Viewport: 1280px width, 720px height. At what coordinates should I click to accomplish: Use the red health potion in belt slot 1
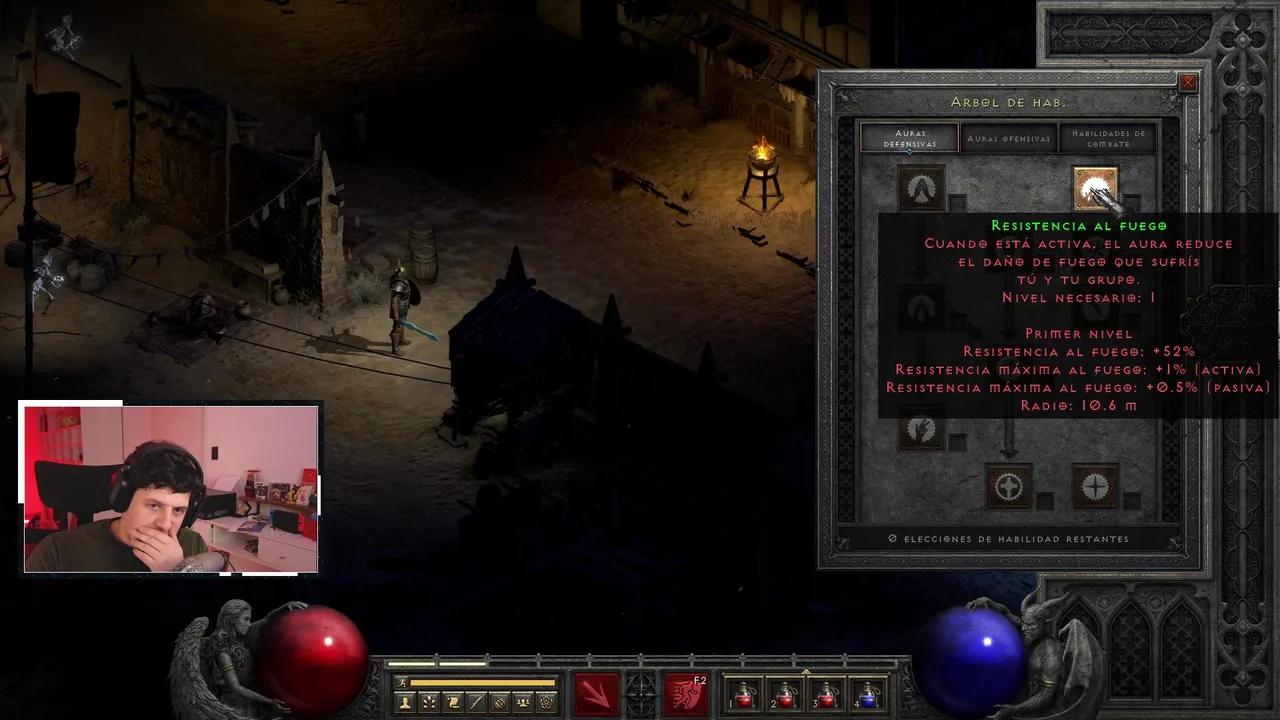744,694
